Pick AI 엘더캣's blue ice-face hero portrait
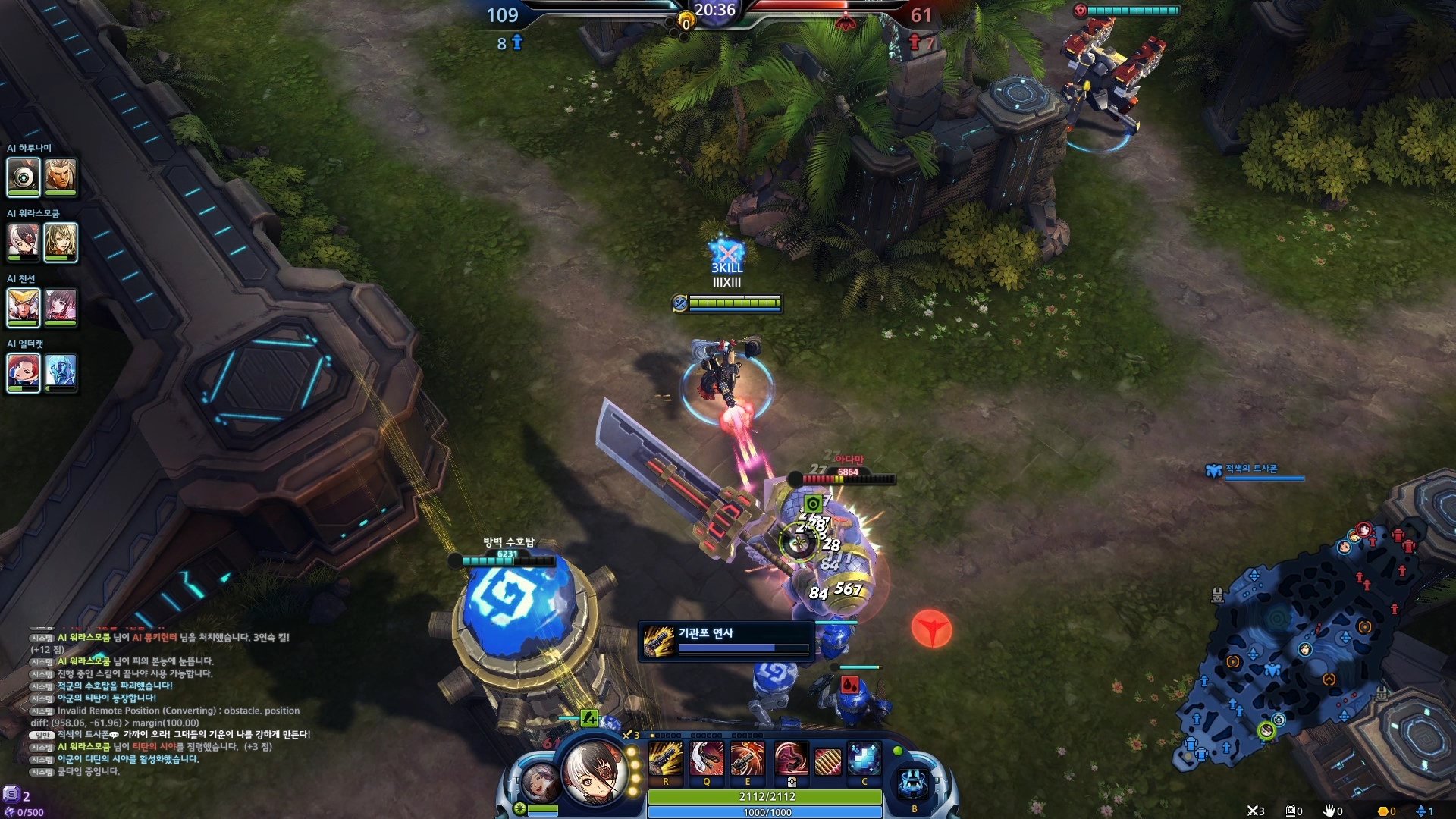 [x=61, y=372]
